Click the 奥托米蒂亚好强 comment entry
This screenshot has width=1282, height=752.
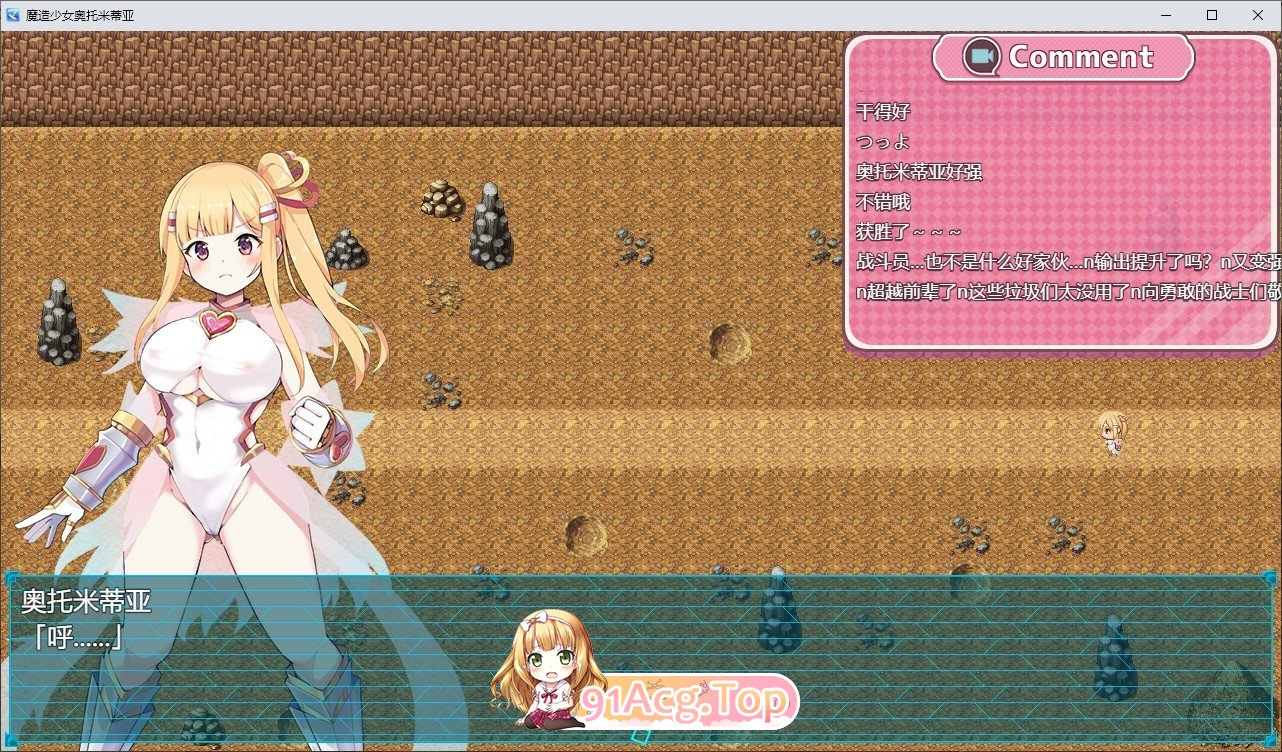pos(921,171)
